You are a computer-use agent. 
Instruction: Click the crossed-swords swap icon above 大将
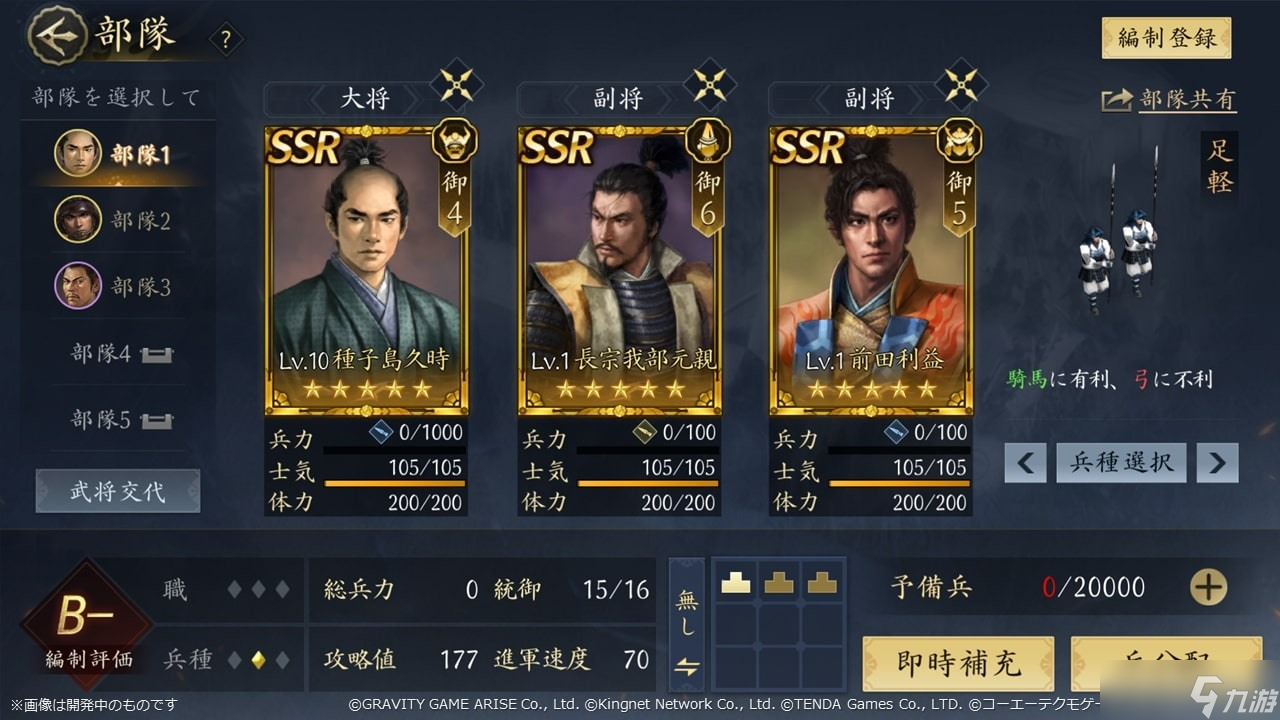point(455,86)
